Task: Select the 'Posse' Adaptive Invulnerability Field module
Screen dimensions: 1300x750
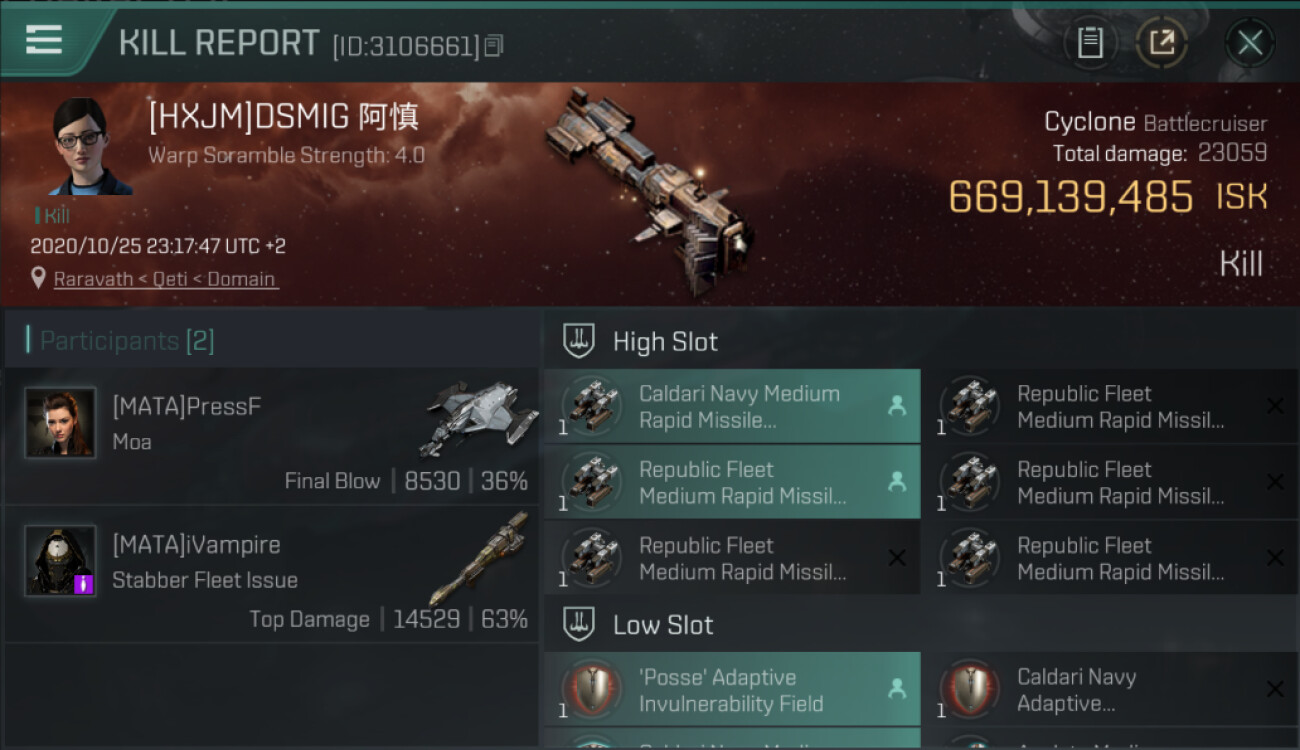Action: (x=732, y=690)
